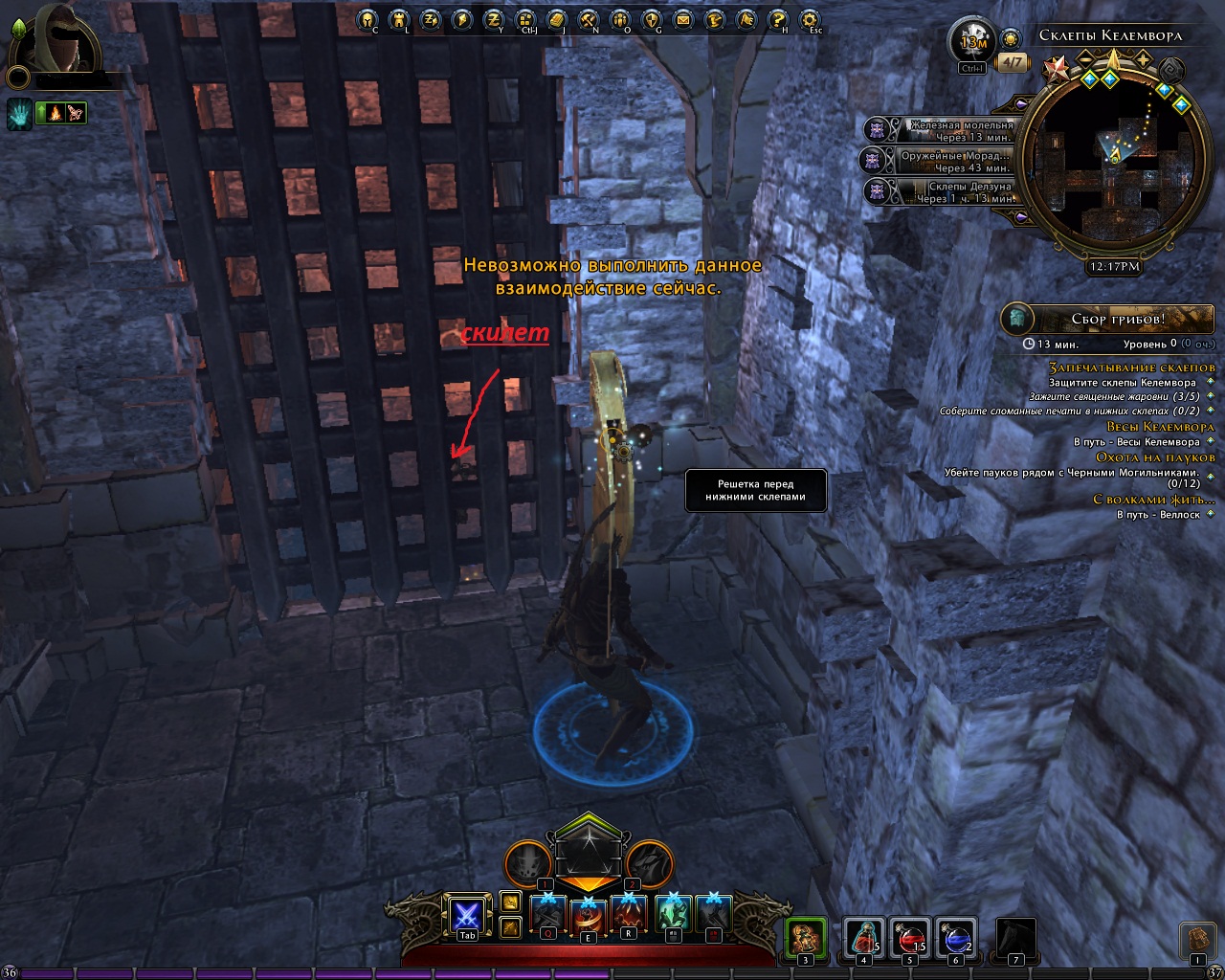
Task: Activate the crossed blades Tab ability
Action: coord(467,916)
